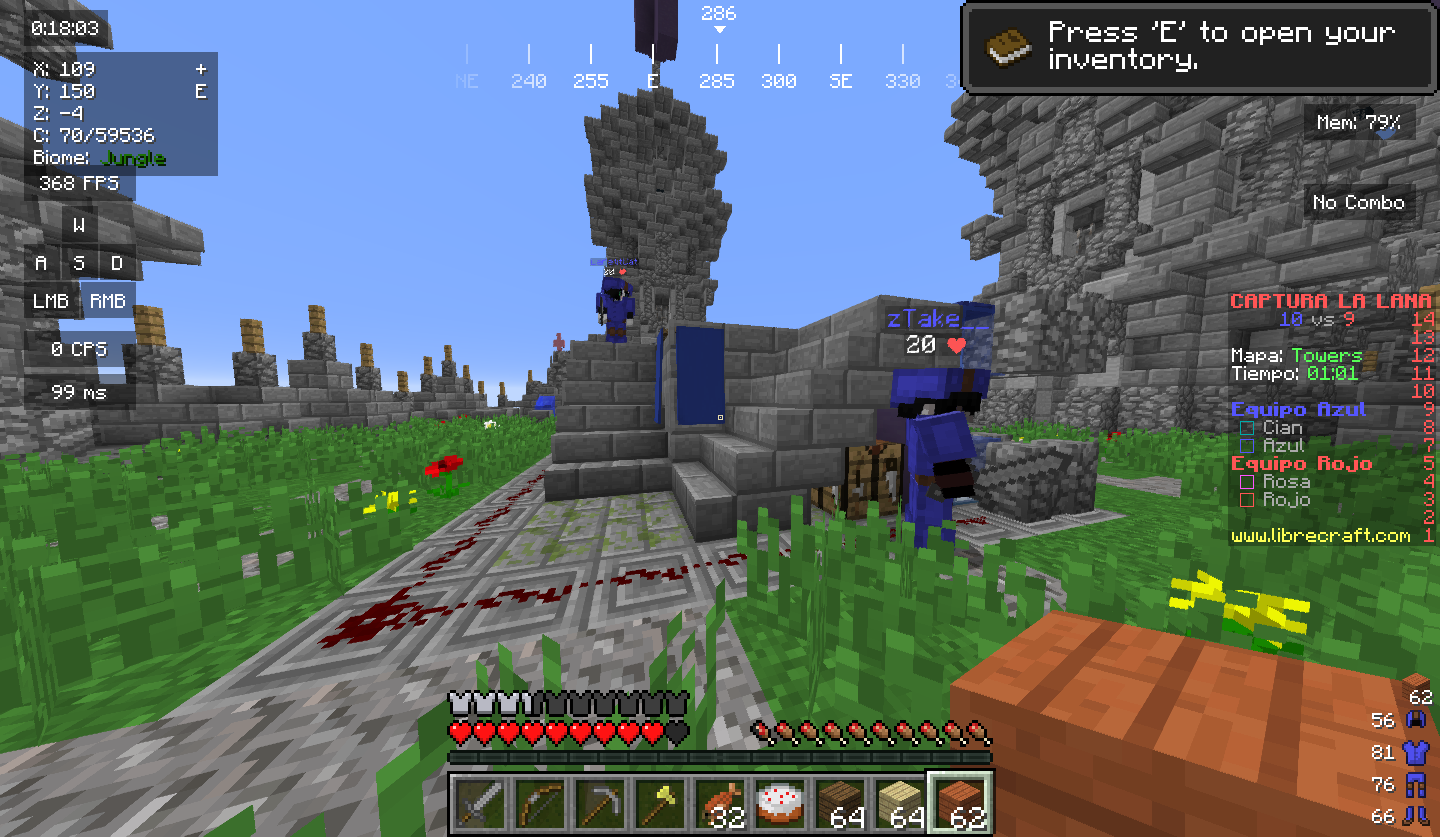Click the book icon in the inventory hint
Image resolution: width=1440 pixels, height=837 pixels.
(x=1009, y=47)
